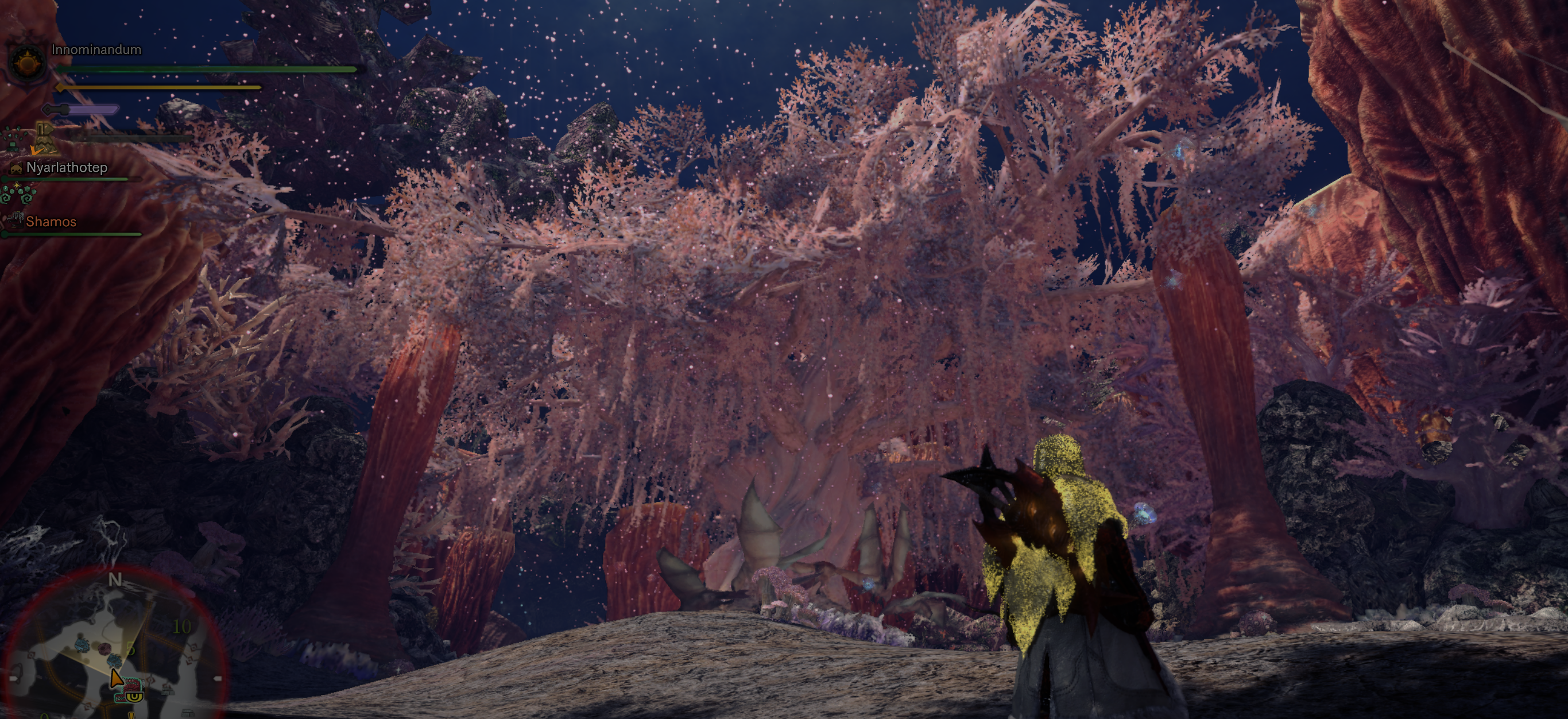Viewport: 1568px width, 719px height.
Task: Click the purple dot marker inside the minimap
Action: 104,648
